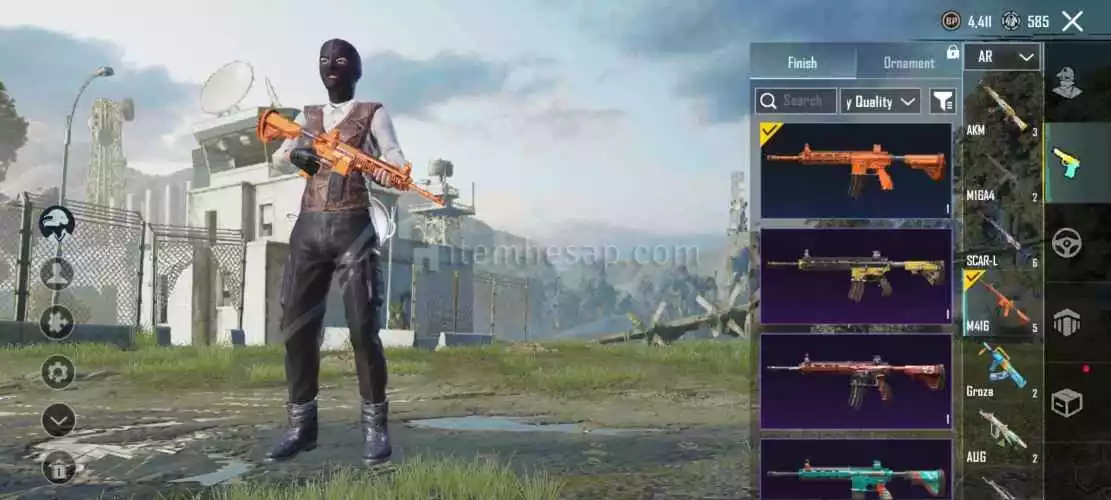Open the crate box category
This screenshot has height=500, width=1111.
pos(1068,402)
